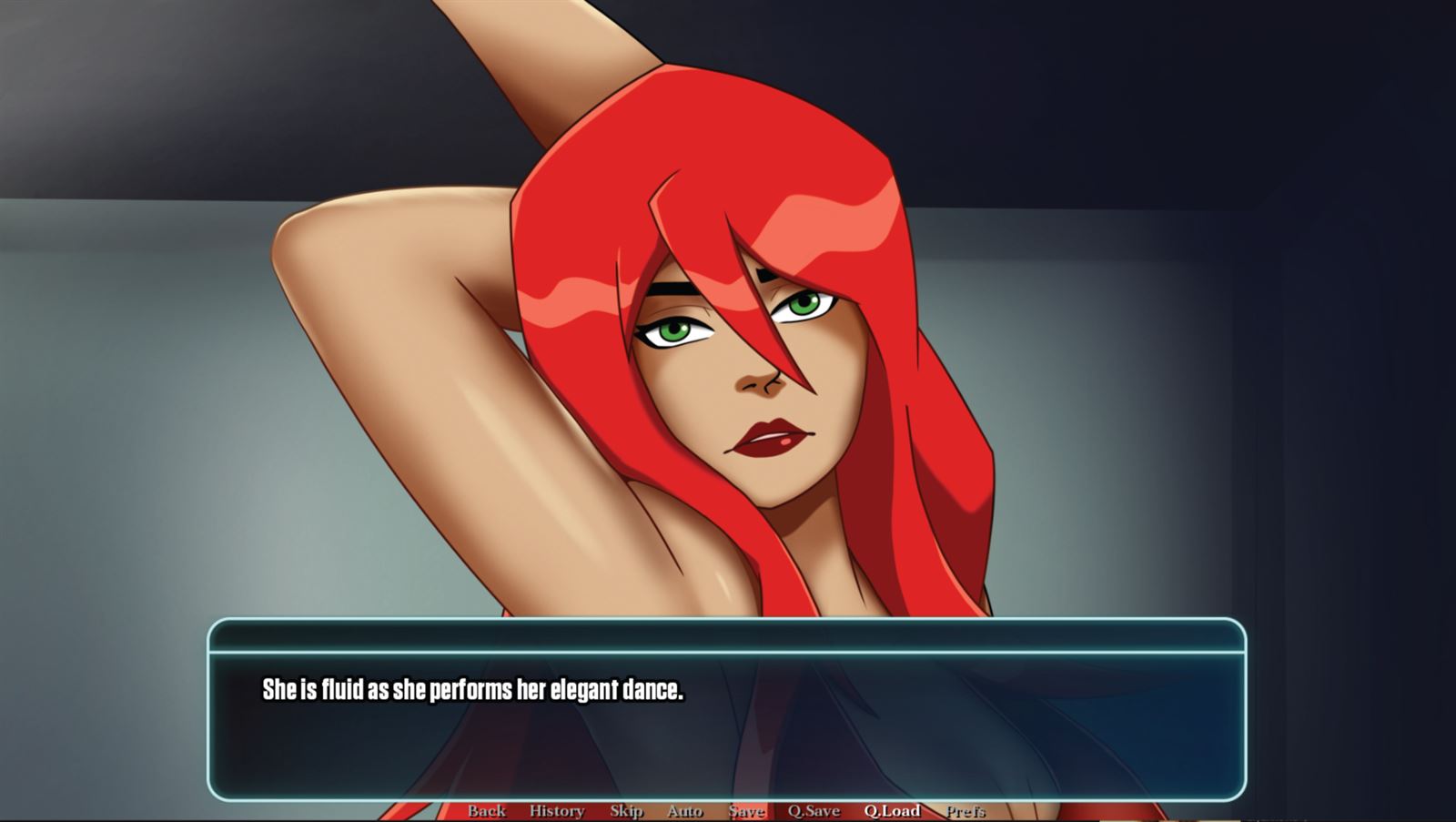Click the narration text about her elegant dance
This screenshot has height=822, width=1456.
click(474, 690)
